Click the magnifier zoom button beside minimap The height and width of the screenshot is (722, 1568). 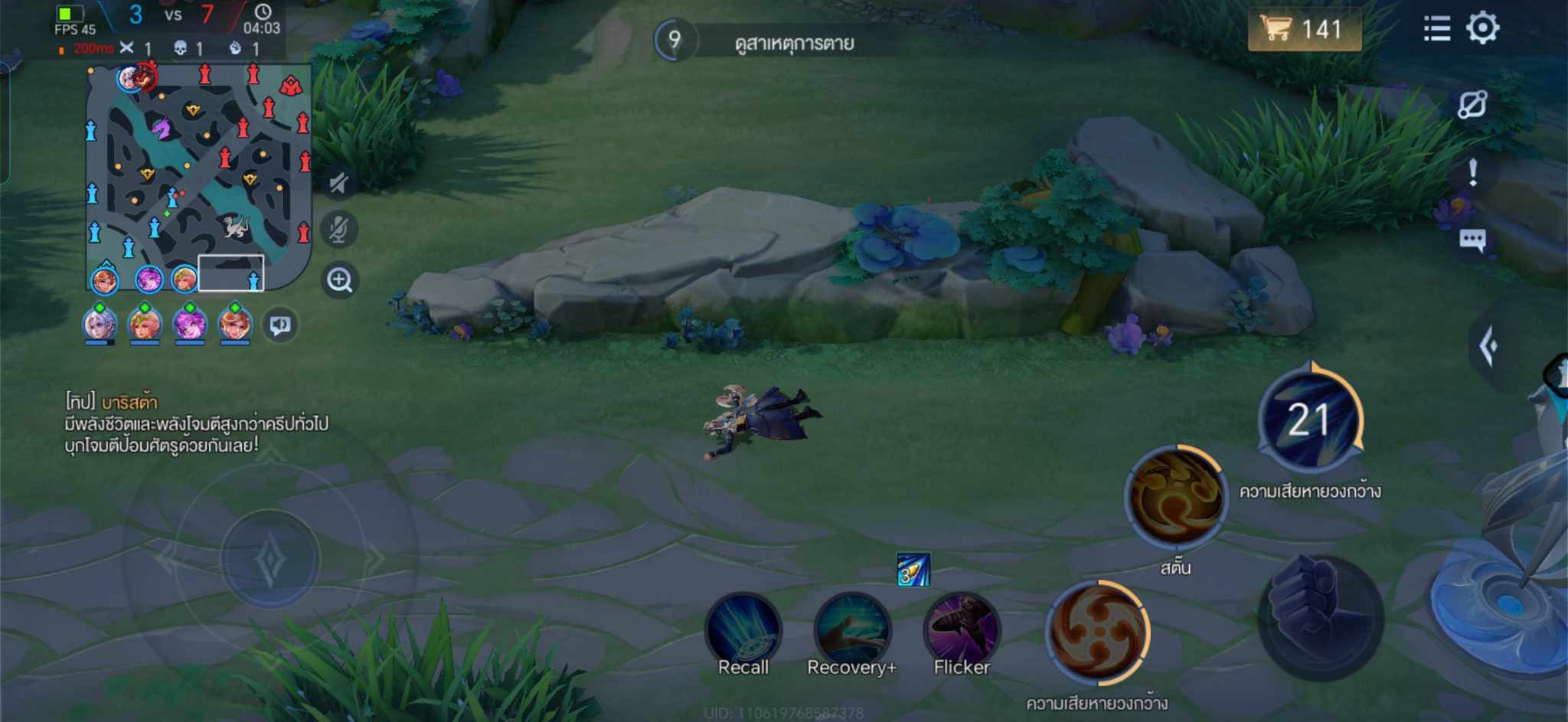coord(339,280)
